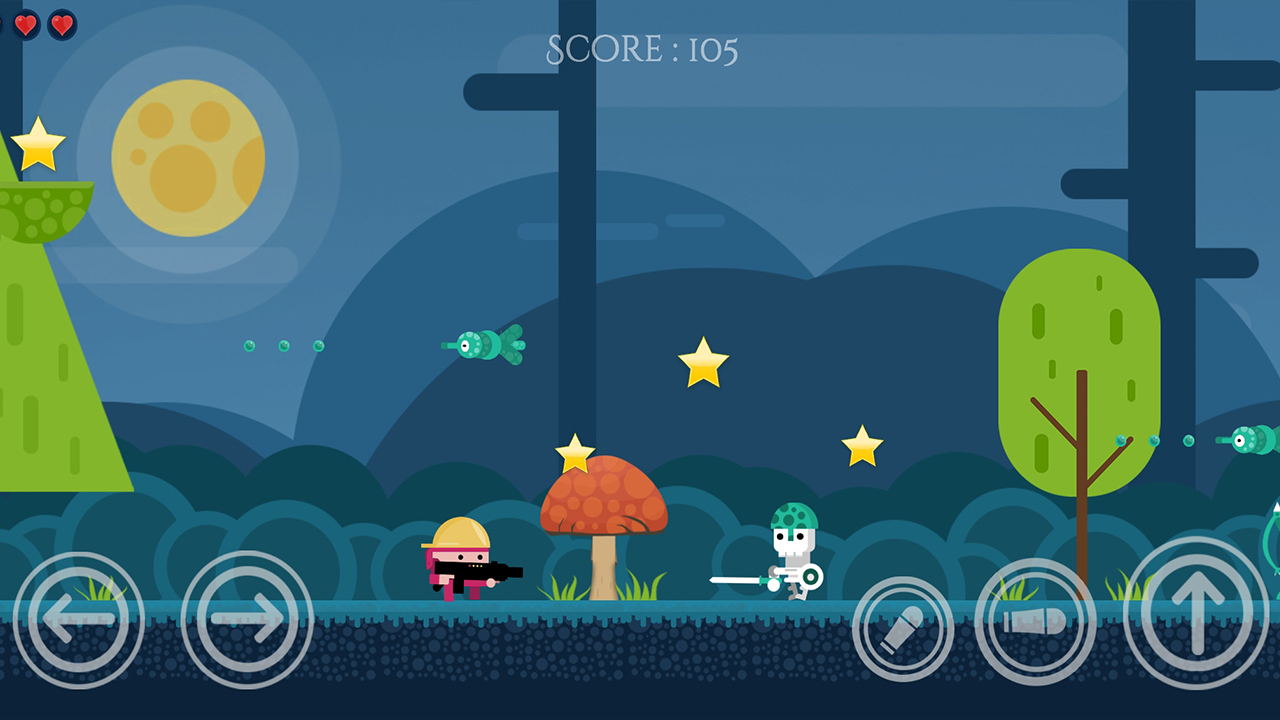Tap the star above the green cliff
1280x720 pixels.
click(38, 147)
